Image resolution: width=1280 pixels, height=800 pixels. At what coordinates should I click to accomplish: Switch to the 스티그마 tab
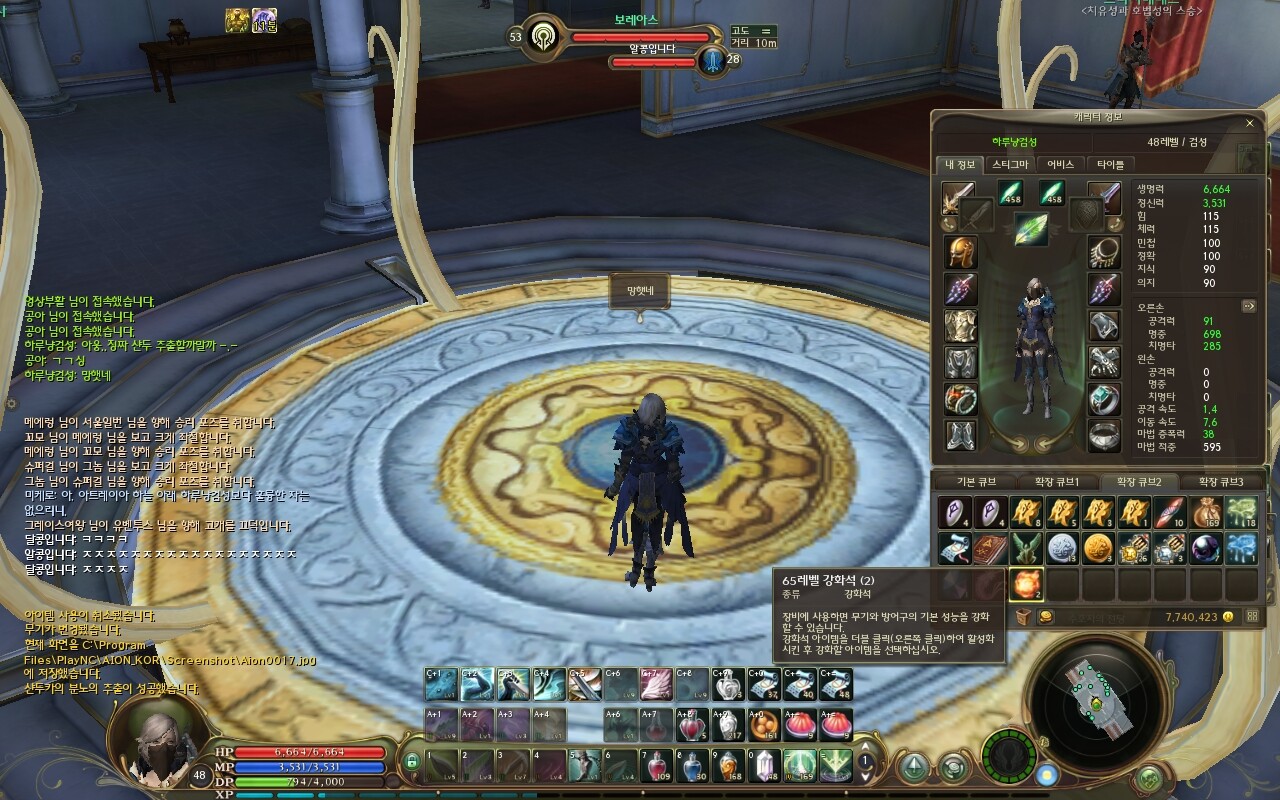point(1010,165)
